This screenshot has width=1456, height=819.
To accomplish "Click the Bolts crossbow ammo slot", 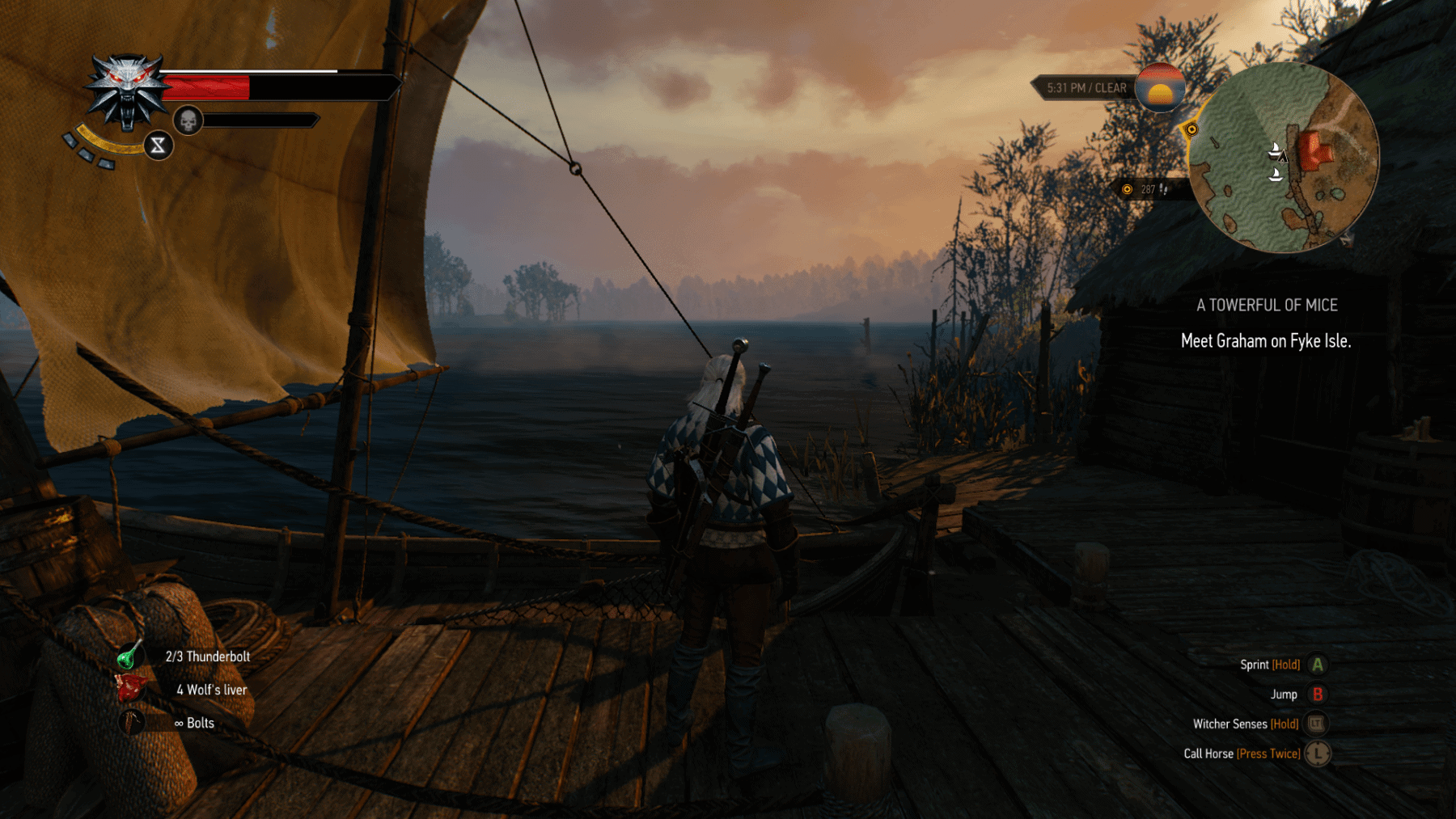I will tap(131, 722).
